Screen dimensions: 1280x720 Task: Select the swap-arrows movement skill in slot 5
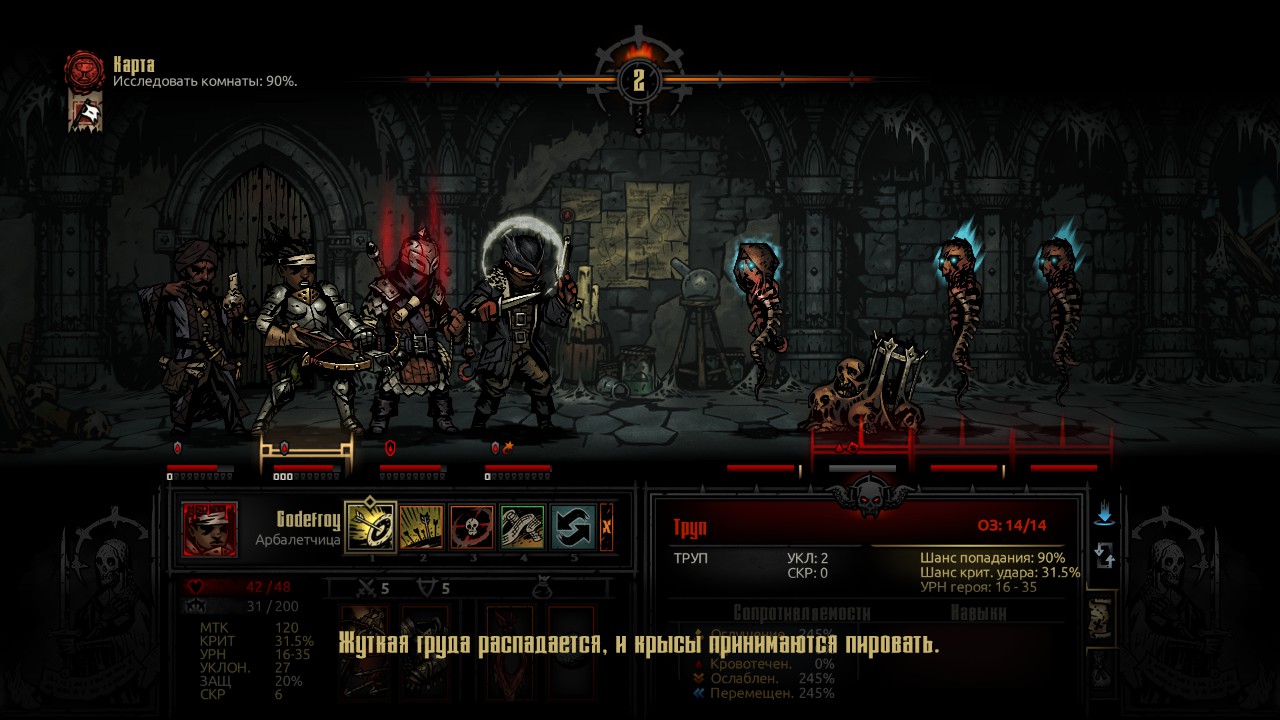pos(572,528)
